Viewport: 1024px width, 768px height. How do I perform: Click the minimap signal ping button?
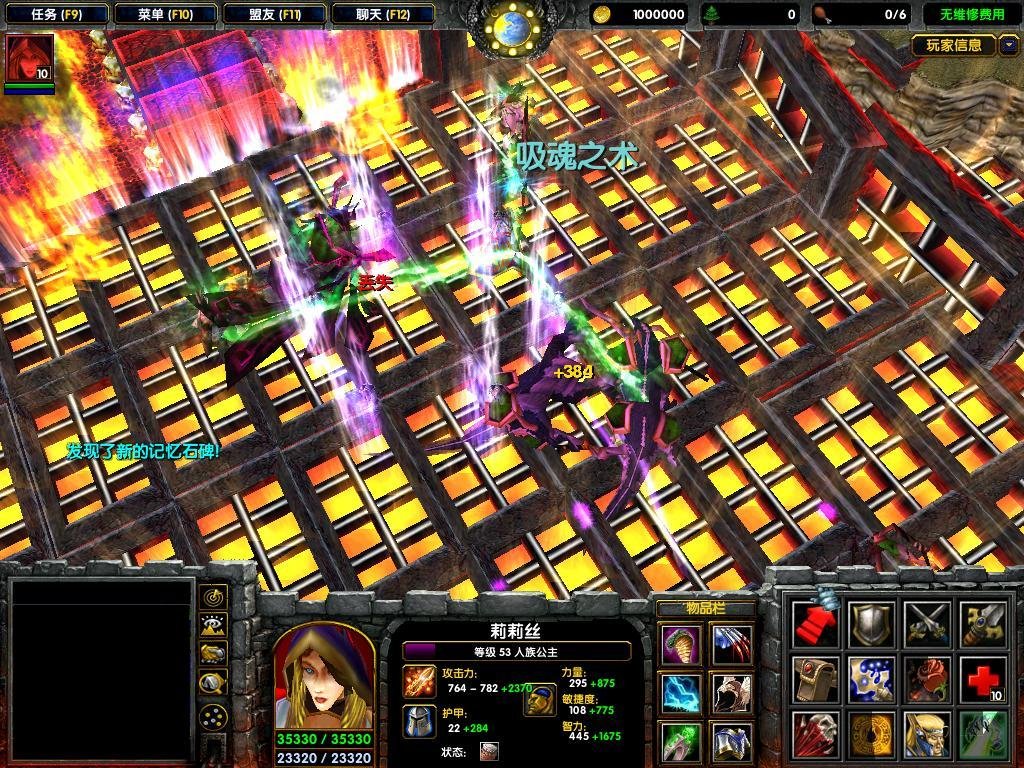coord(213,597)
